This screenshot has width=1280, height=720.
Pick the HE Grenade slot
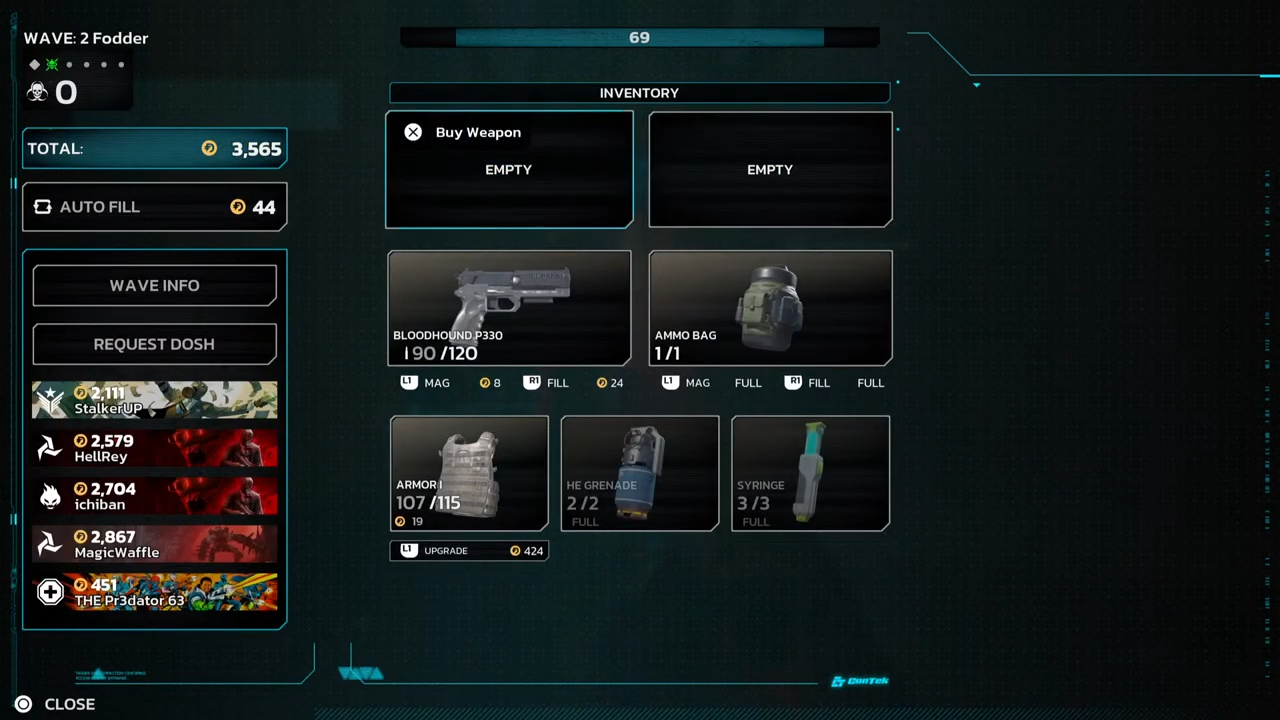tap(640, 473)
